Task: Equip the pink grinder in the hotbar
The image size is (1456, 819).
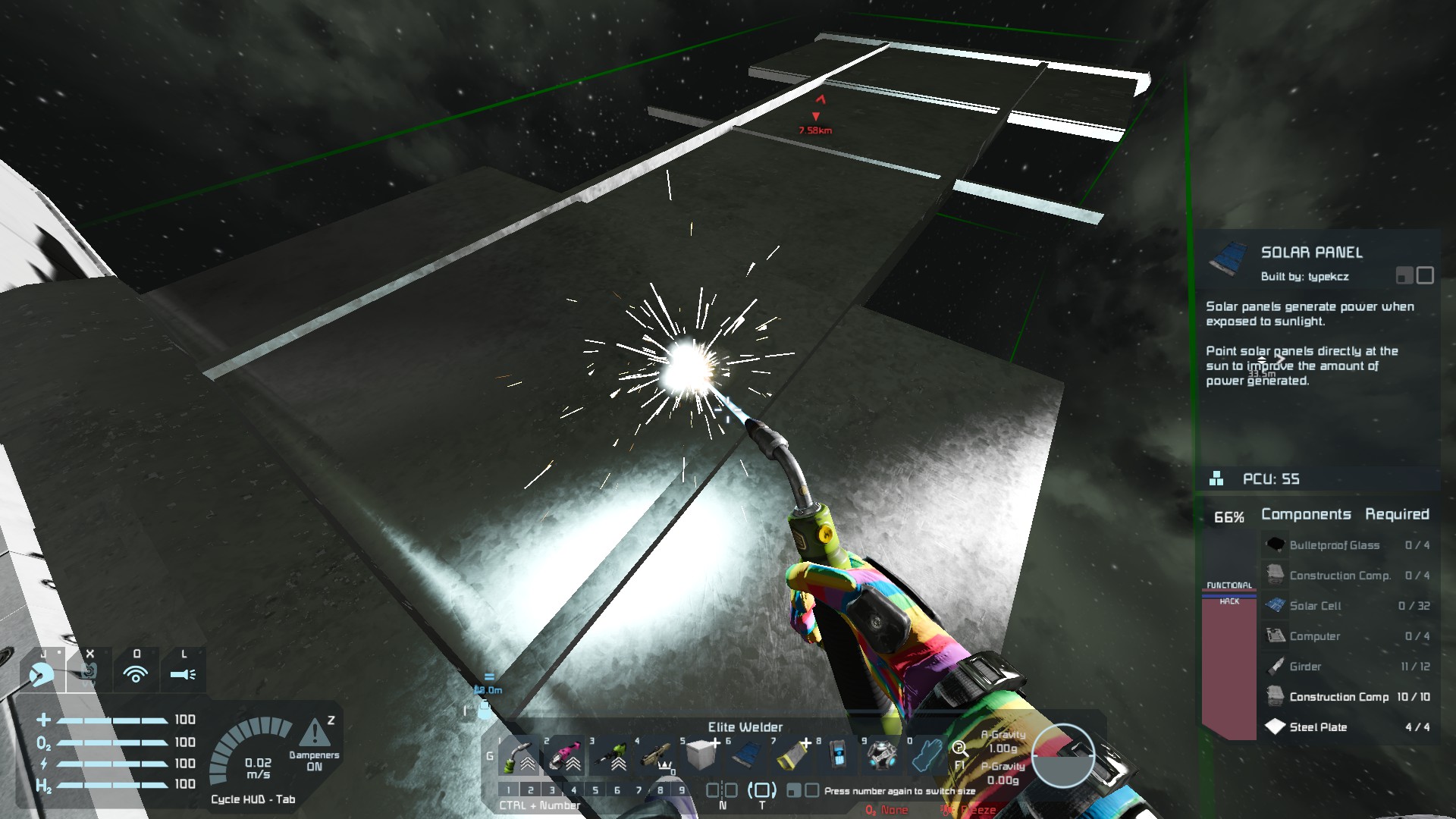Action: coord(565,754)
